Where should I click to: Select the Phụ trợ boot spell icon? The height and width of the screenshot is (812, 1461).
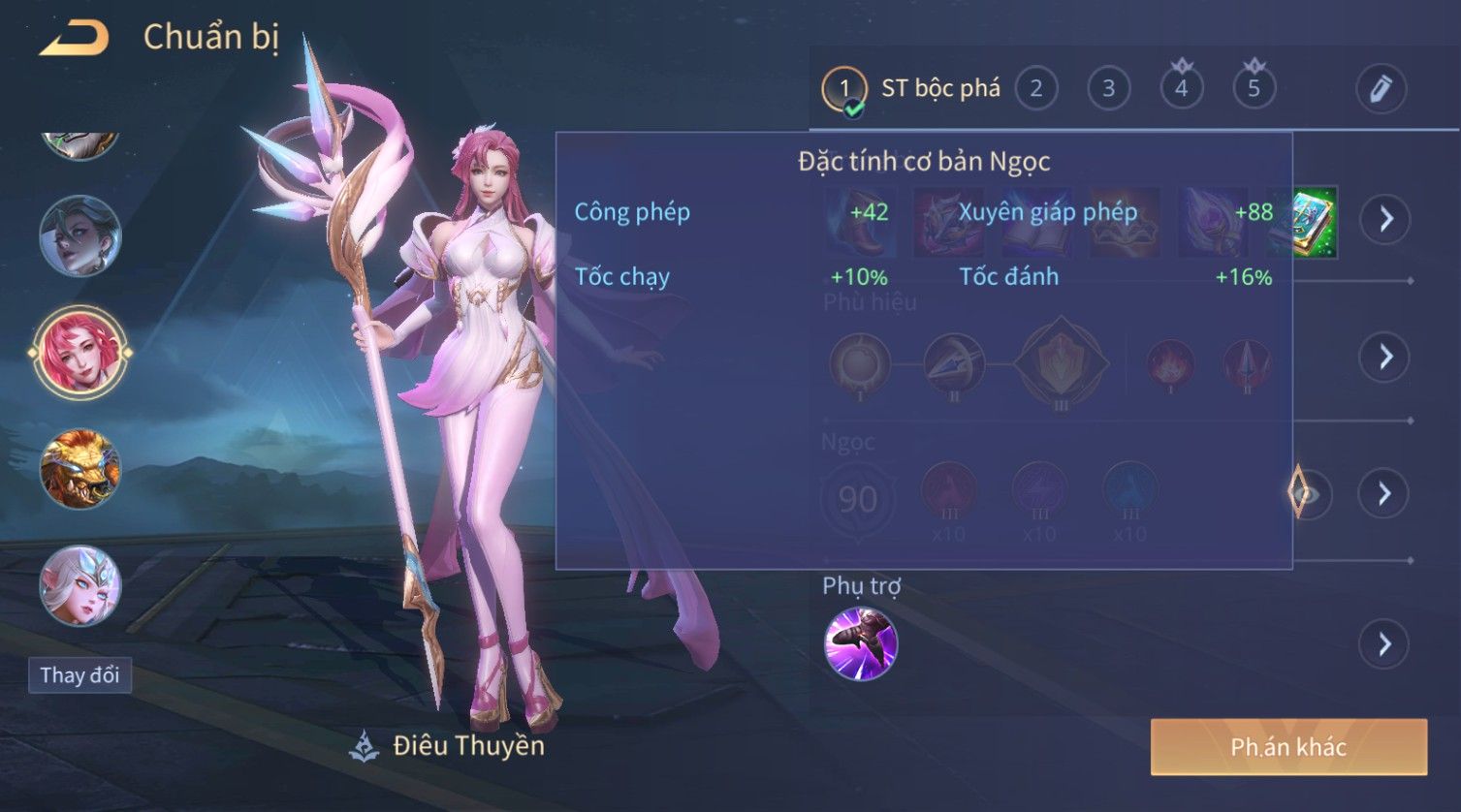coord(860,643)
